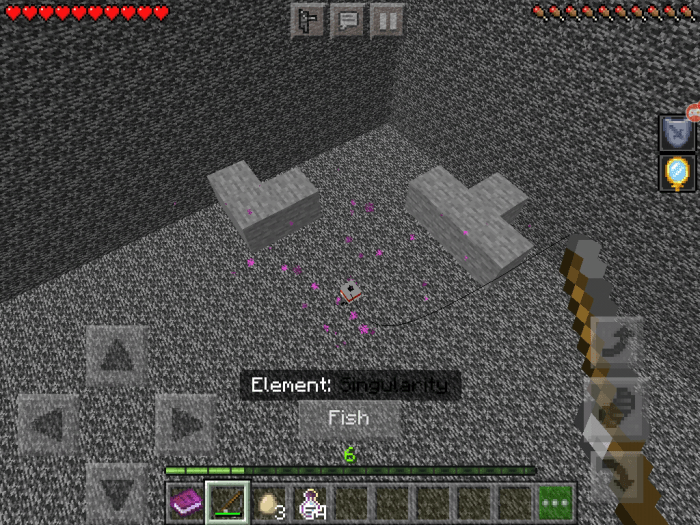
Task: Tap the Fish button
Action: [349, 419]
